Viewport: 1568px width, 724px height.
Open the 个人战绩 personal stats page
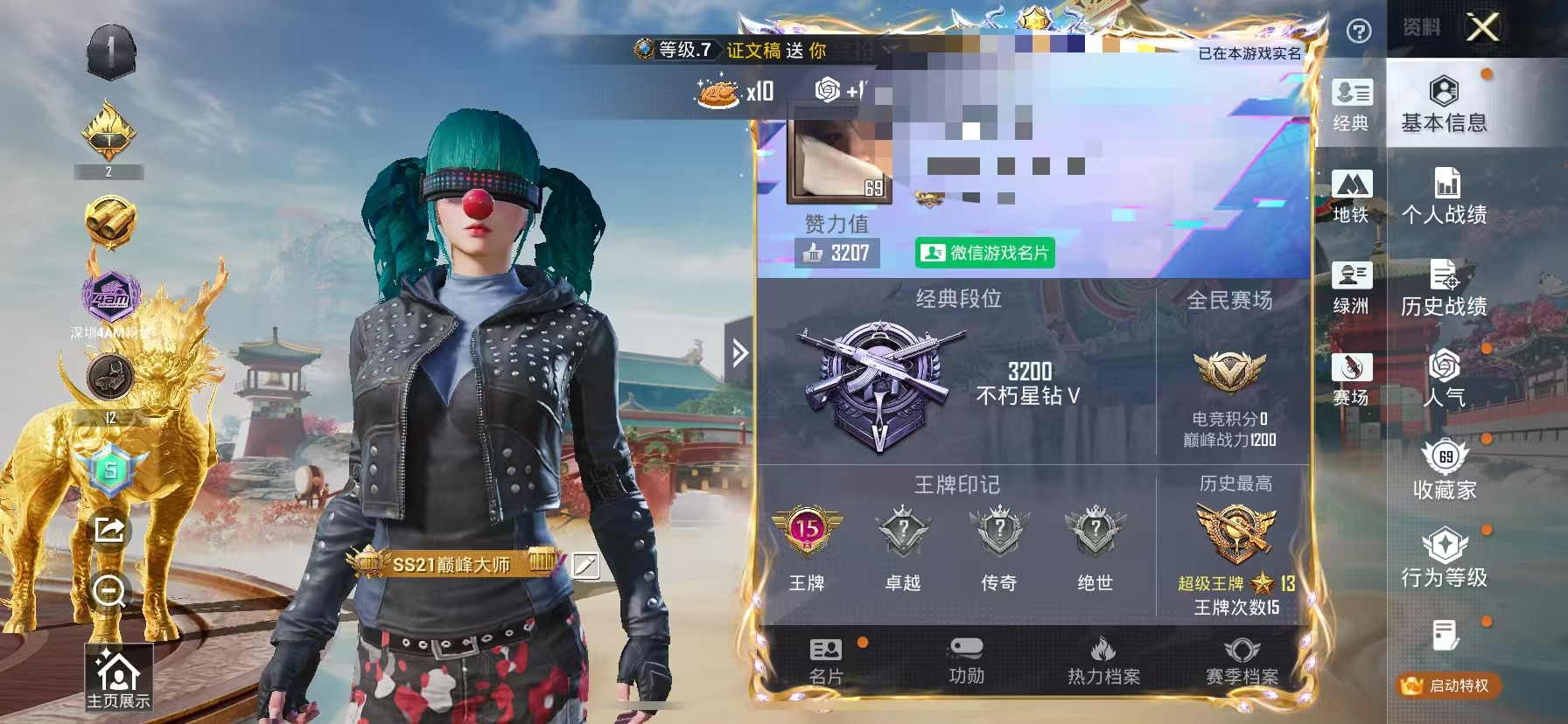1445,197
